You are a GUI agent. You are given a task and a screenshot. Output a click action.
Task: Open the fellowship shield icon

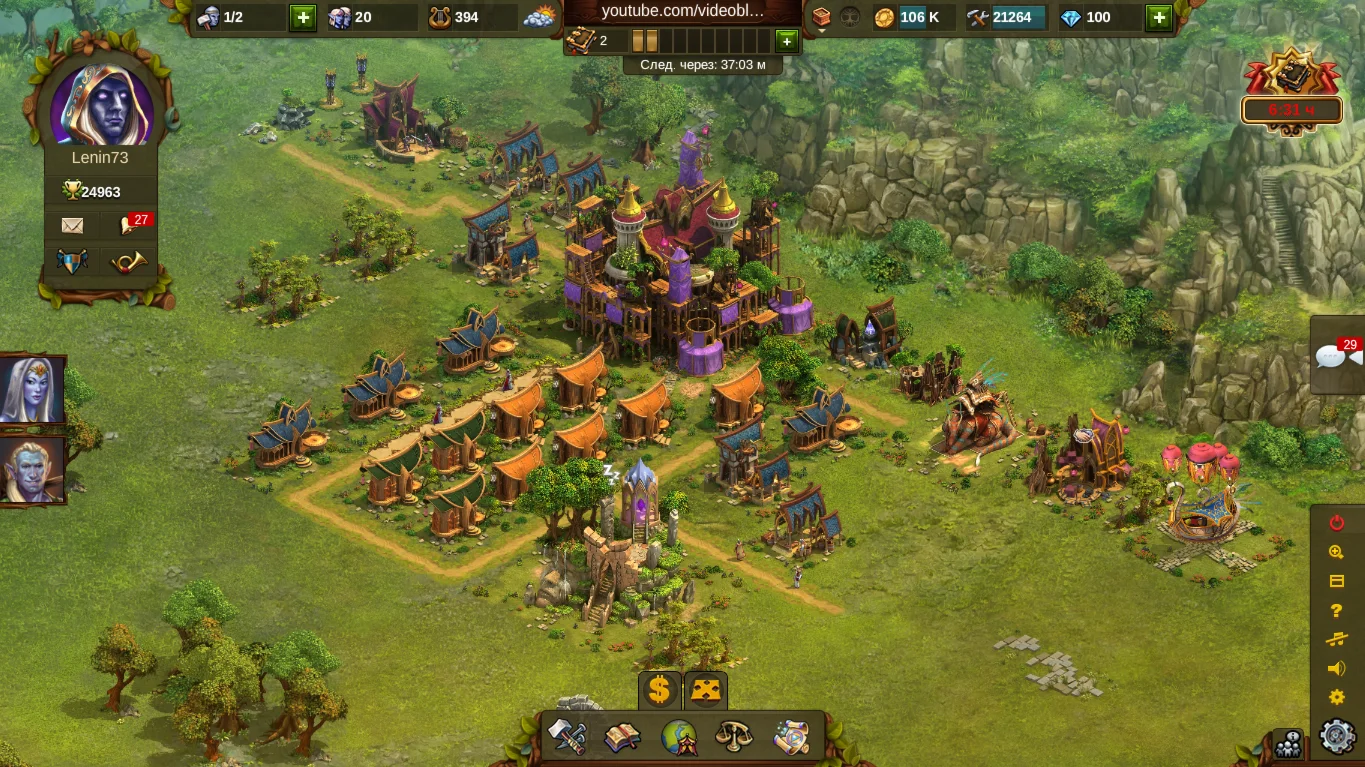73,262
